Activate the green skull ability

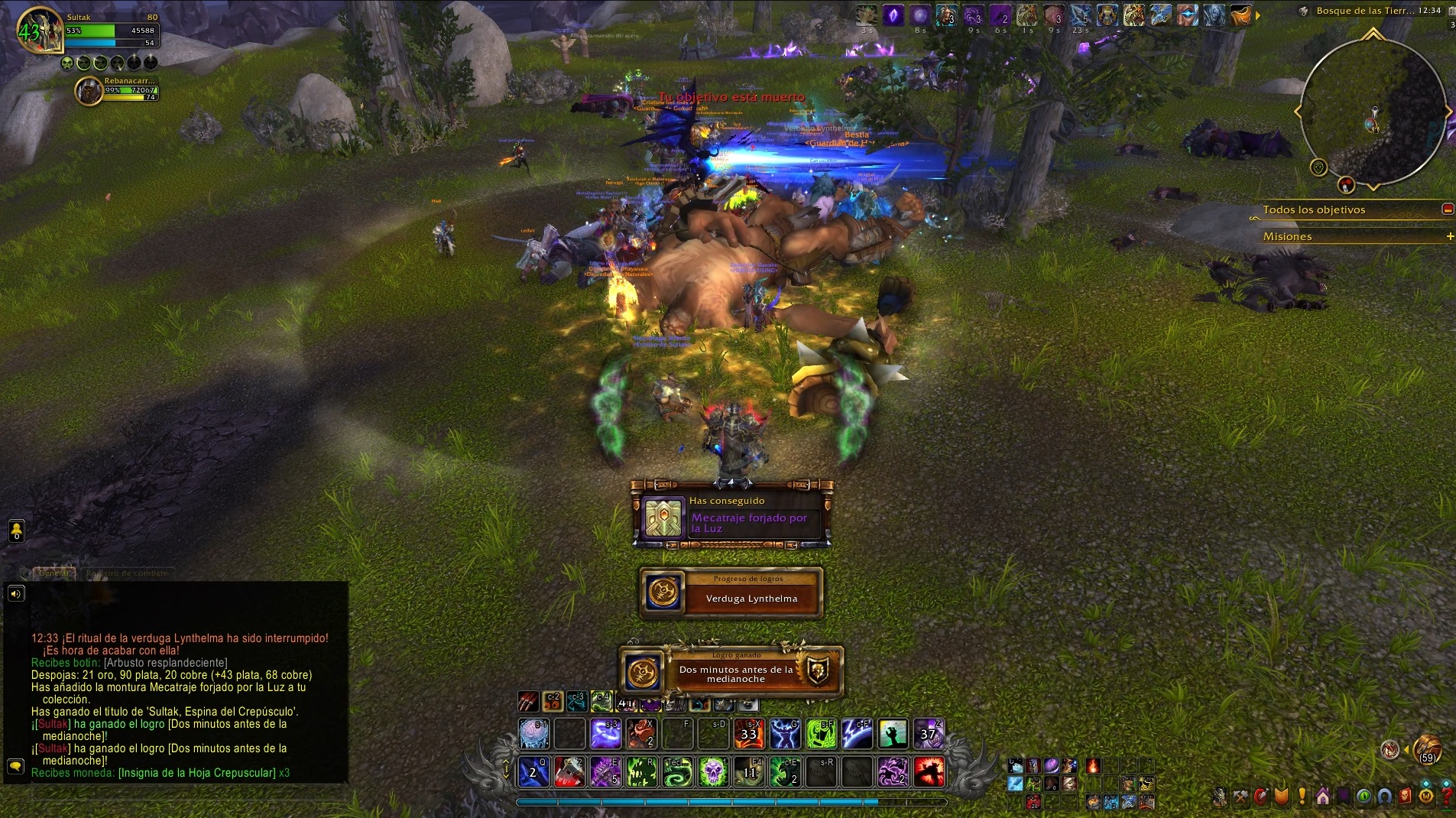(x=713, y=772)
